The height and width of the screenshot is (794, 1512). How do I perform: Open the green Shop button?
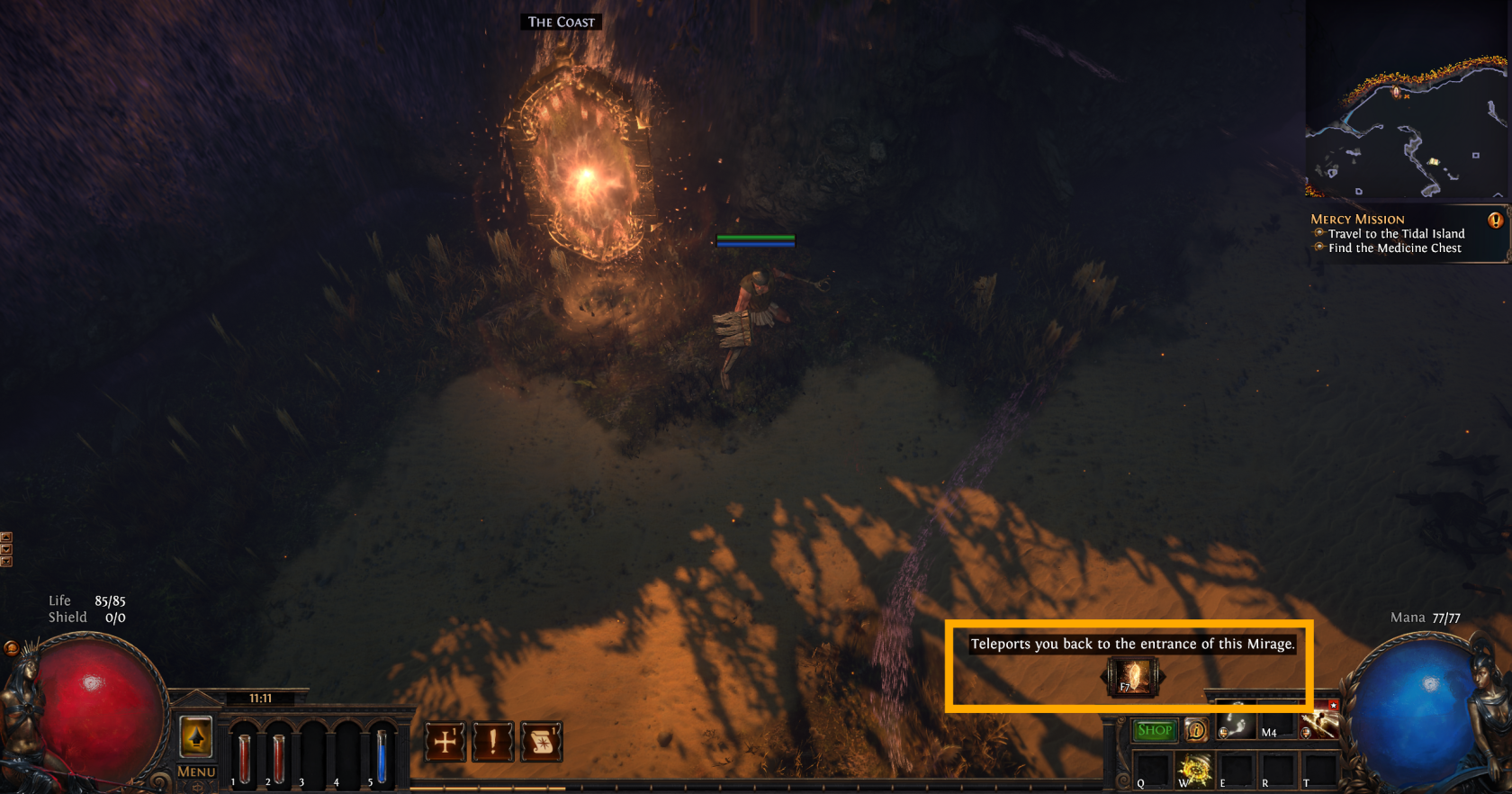pyautogui.click(x=1154, y=730)
